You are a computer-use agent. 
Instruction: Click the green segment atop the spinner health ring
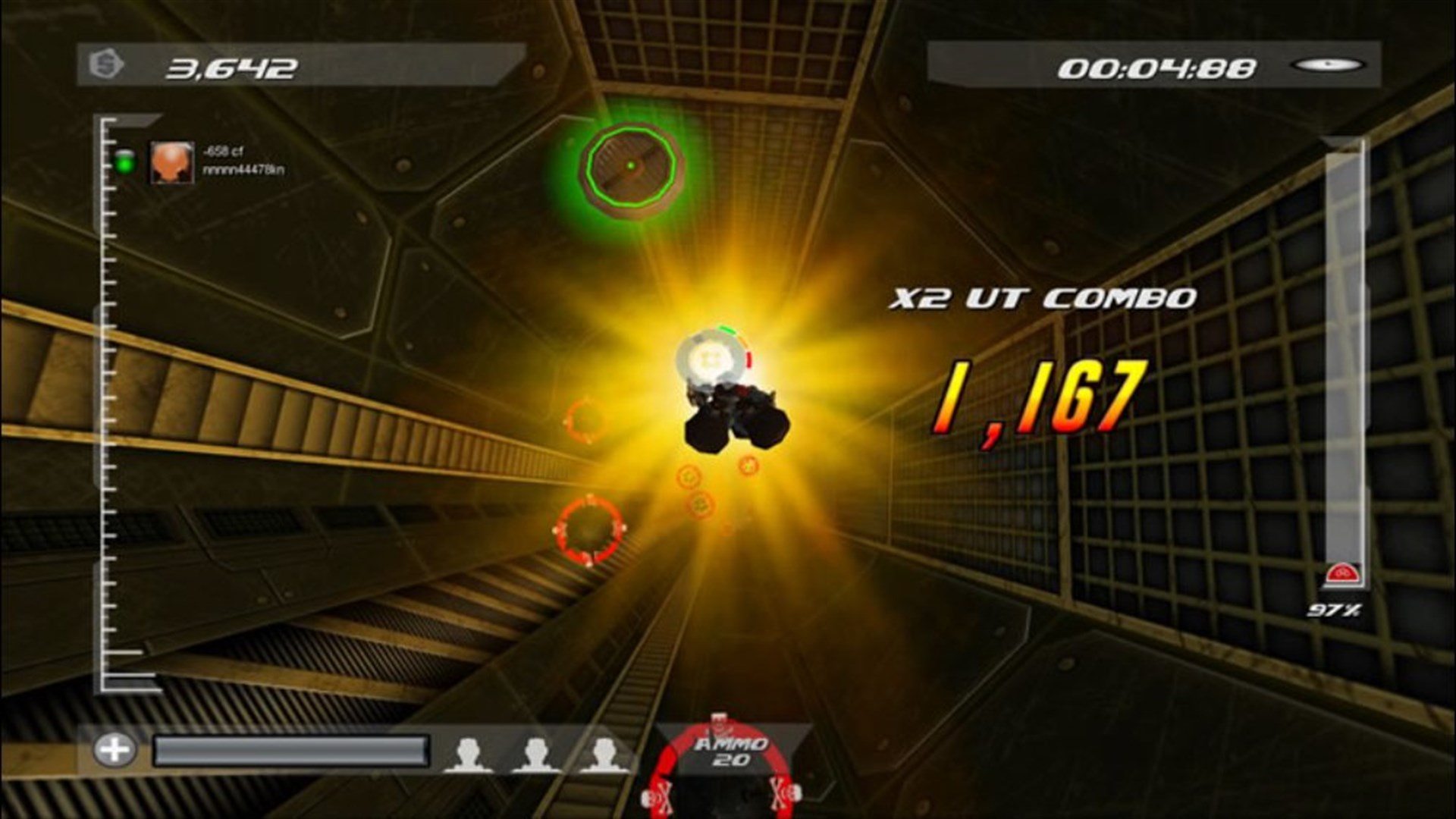(x=727, y=331)
